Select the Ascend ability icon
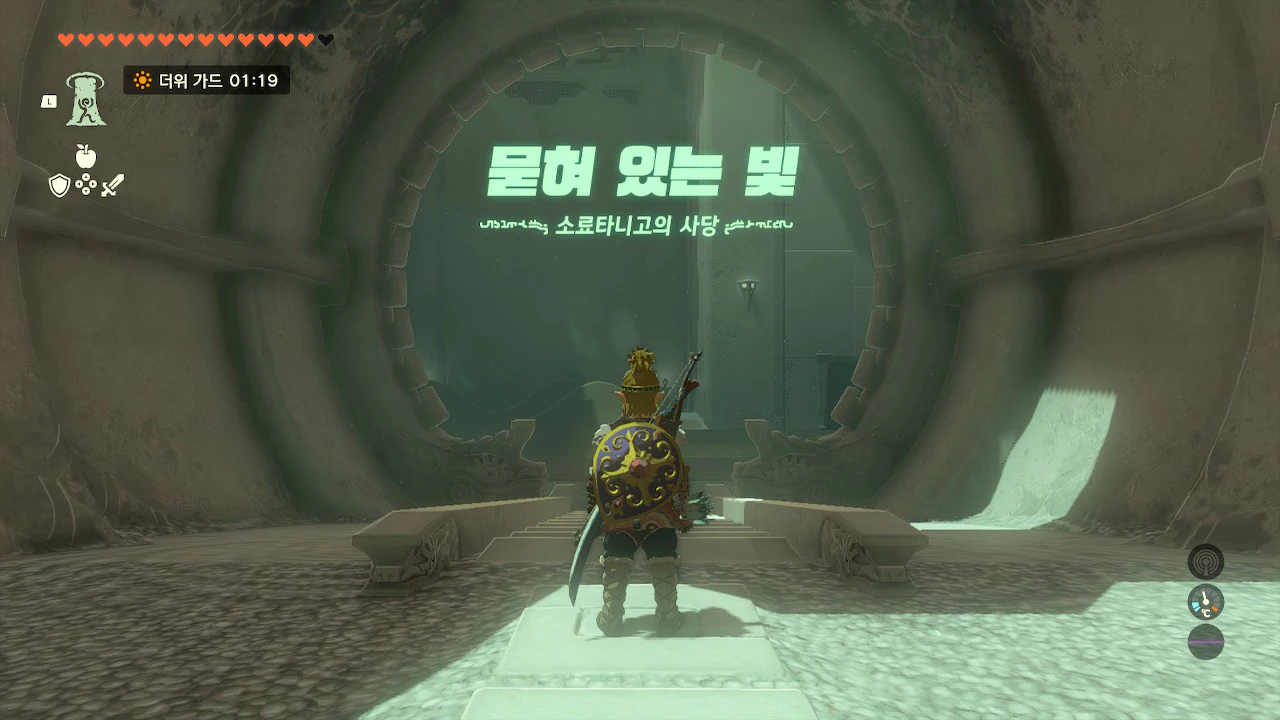 coord(86,100)
